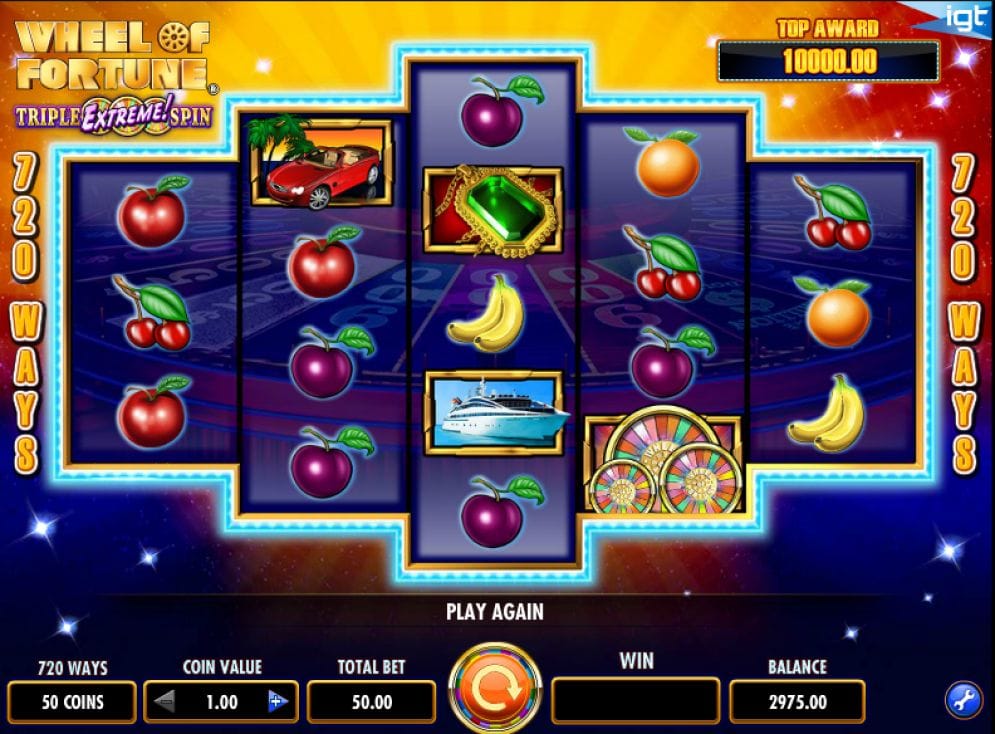995x734 pixels.
Task: Open the wrench settings menu
Action: pos(963,701)
